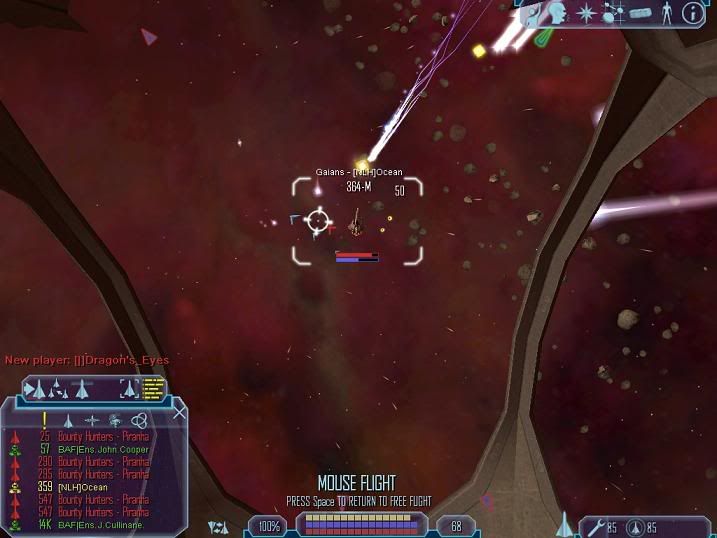Viewport: 717px width, 538px height.
Task: Close the contact list panel
Action: [180, 412]
